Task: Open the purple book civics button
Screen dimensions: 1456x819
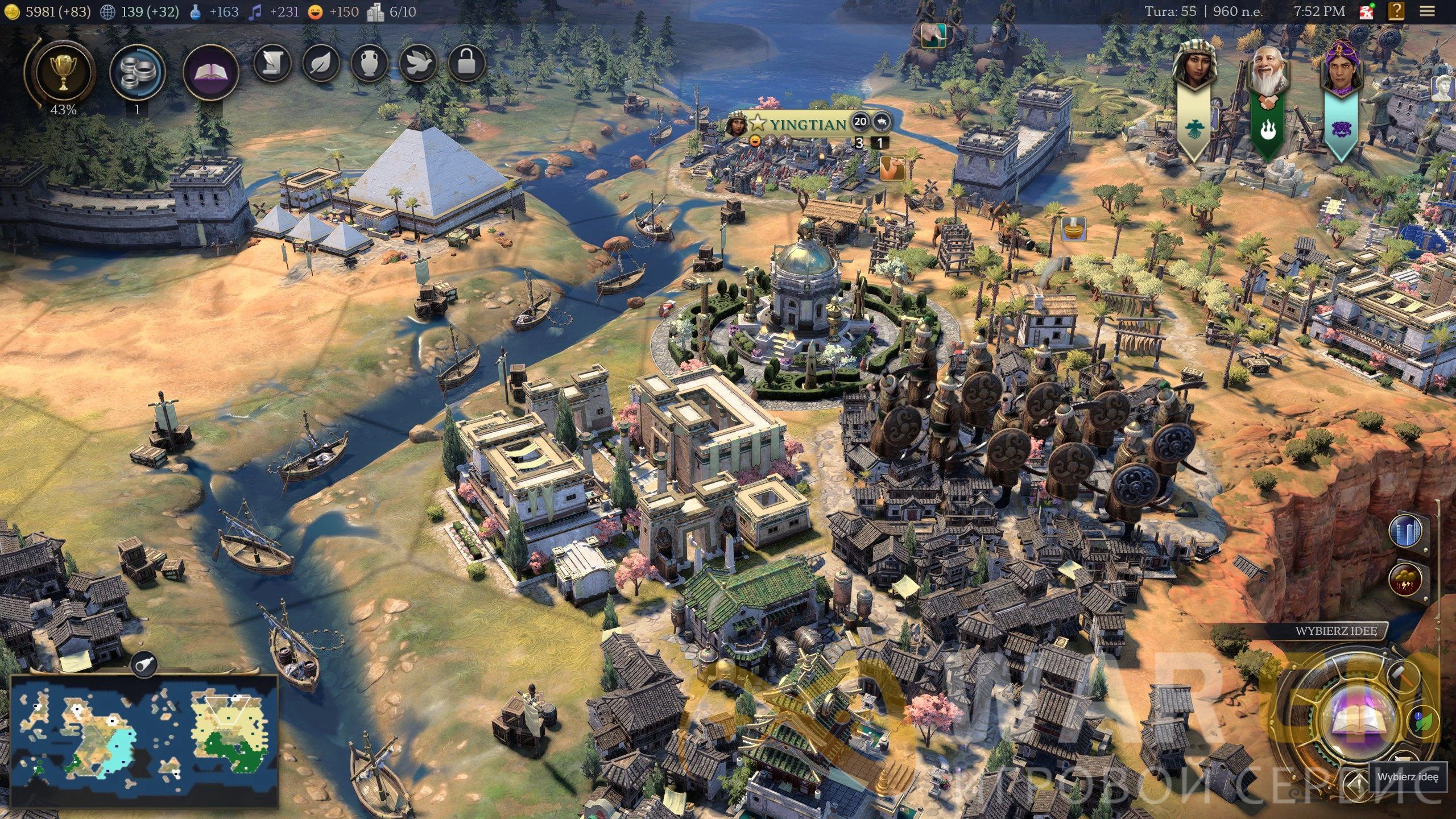Action: pyautogui.click(x=211, y=73)
